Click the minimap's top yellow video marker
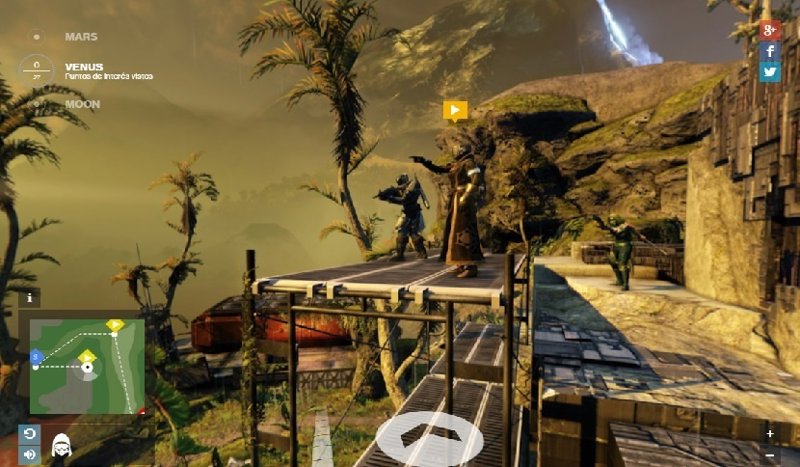 115,325
